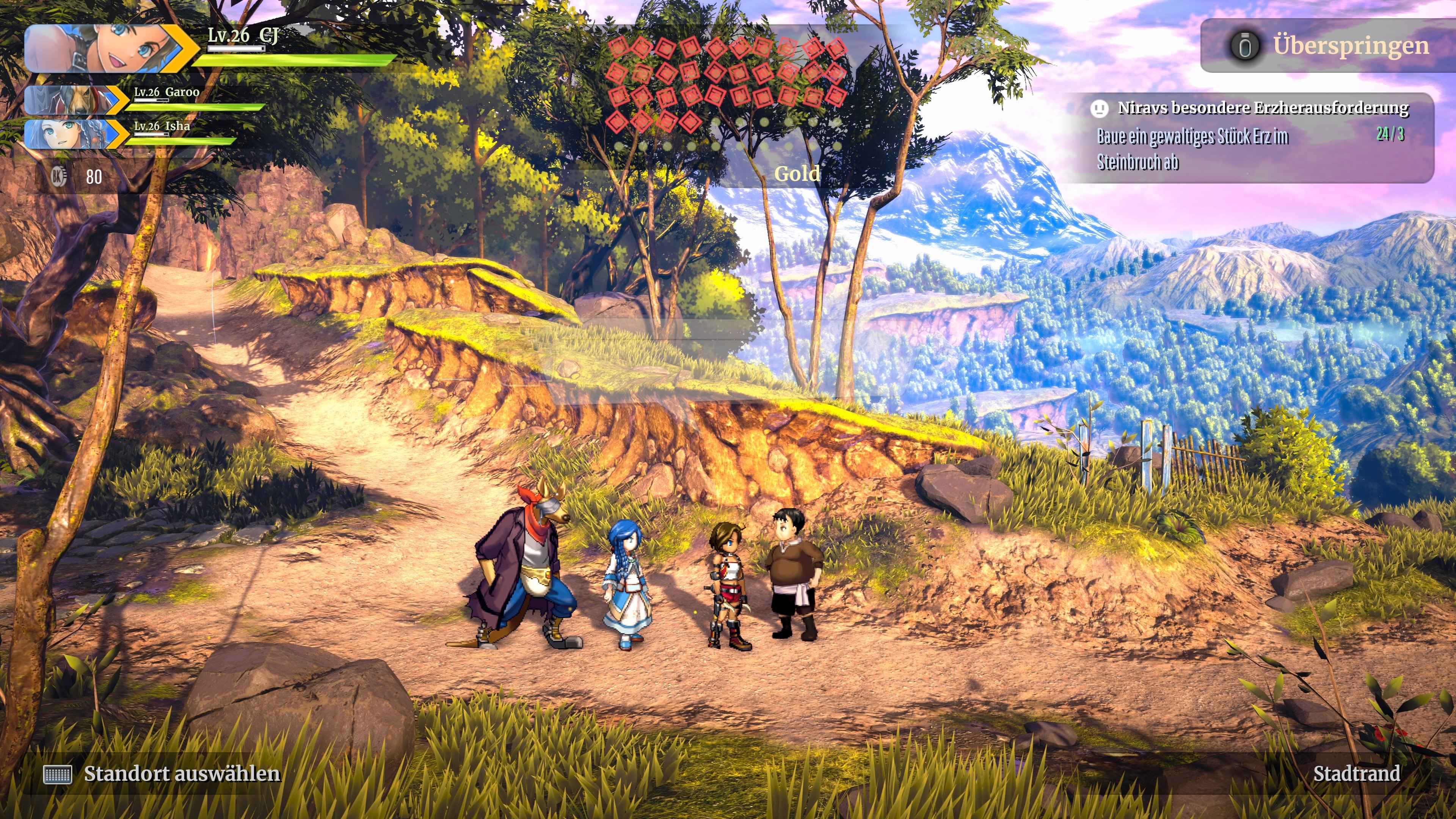
Task: Choose Standort auswählen option
Action: click(181, 774)
